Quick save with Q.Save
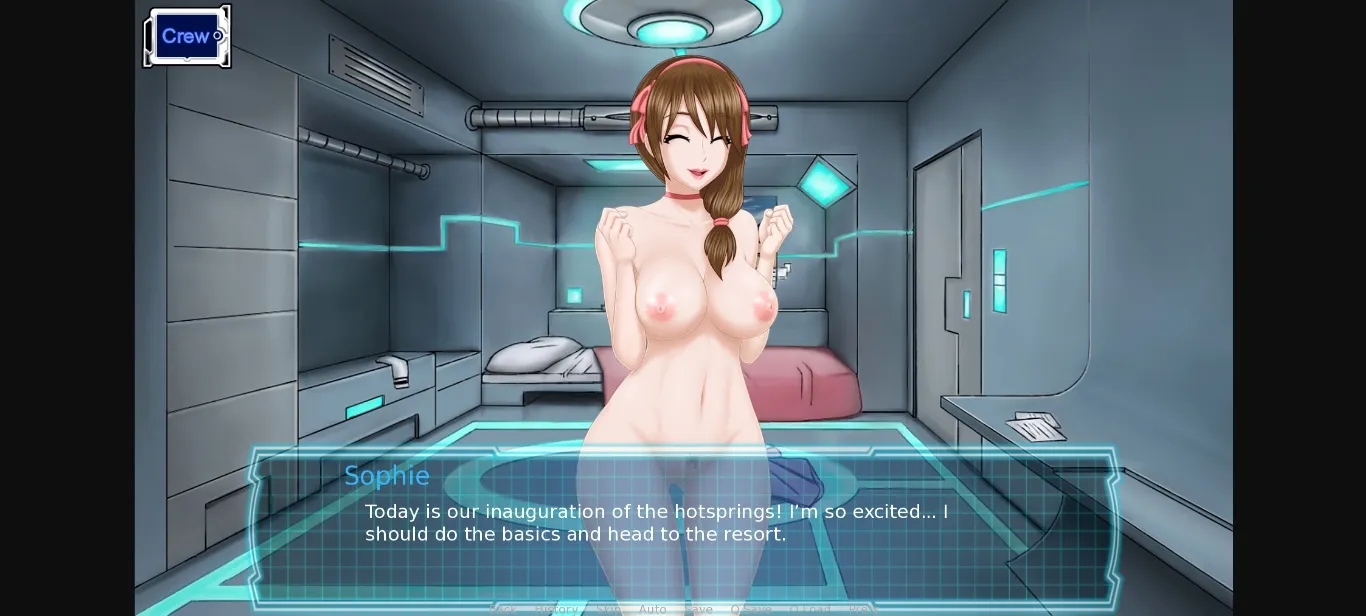The width and height of the screenshot is (1366, 616). pos(751,609)
